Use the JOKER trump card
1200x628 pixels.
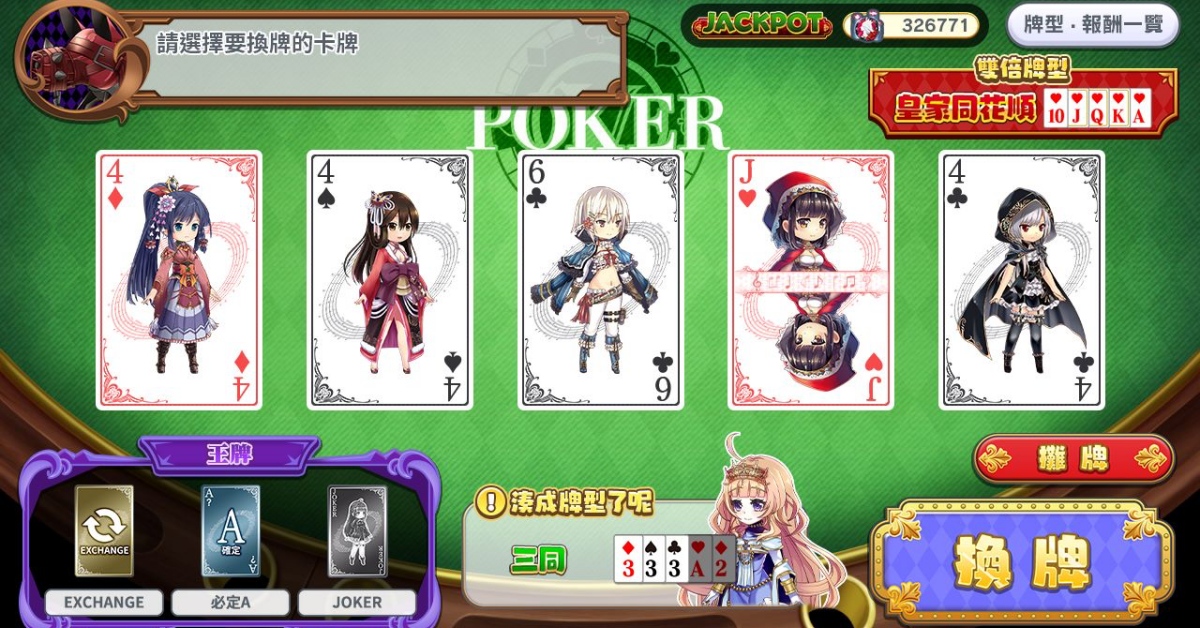click(x=357, y=530)
